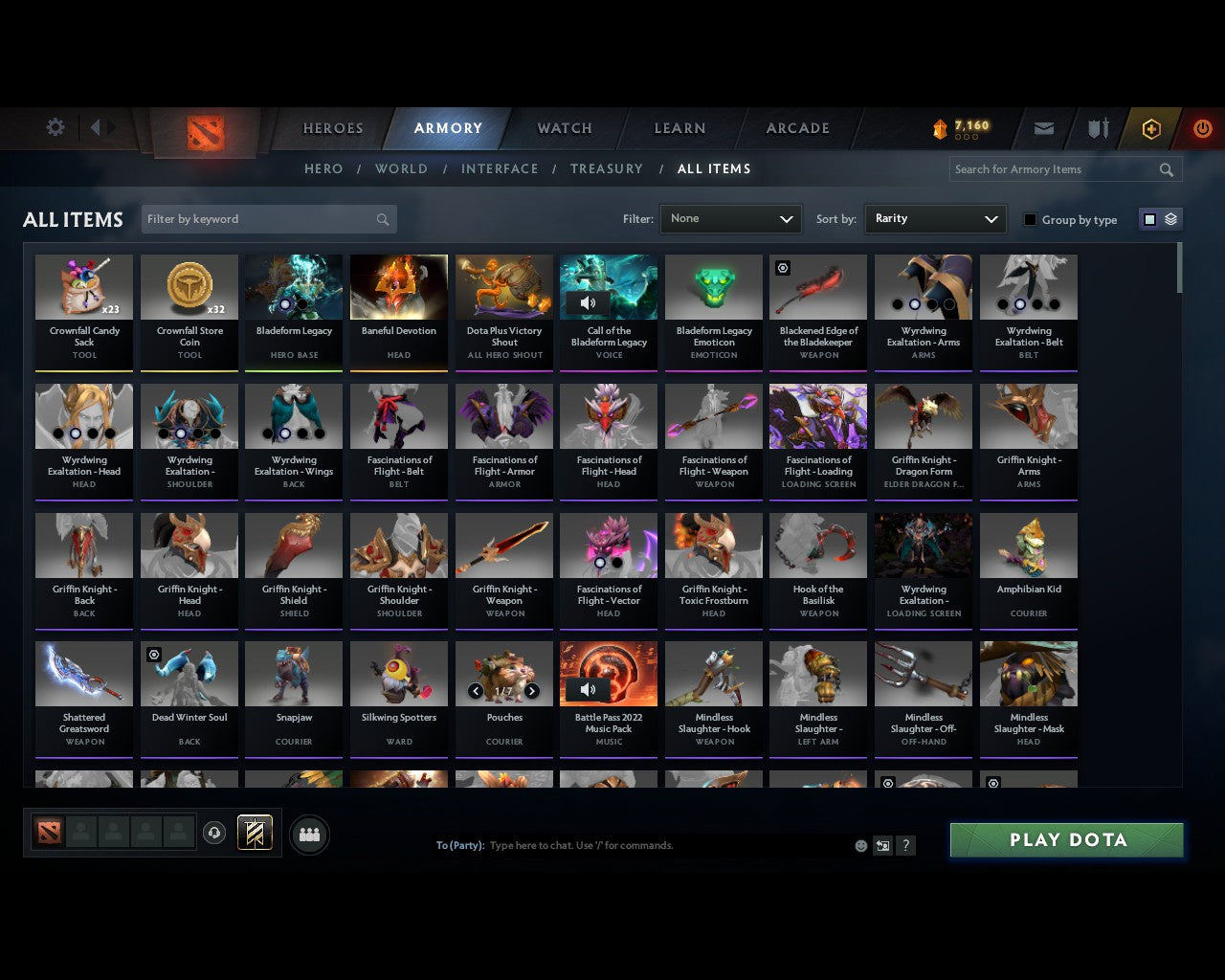Play the Battle Pass 2022 Music Pack sample
Viewport: 1225px width, 980px height.
pyautogui.click(x=588, y=689)
